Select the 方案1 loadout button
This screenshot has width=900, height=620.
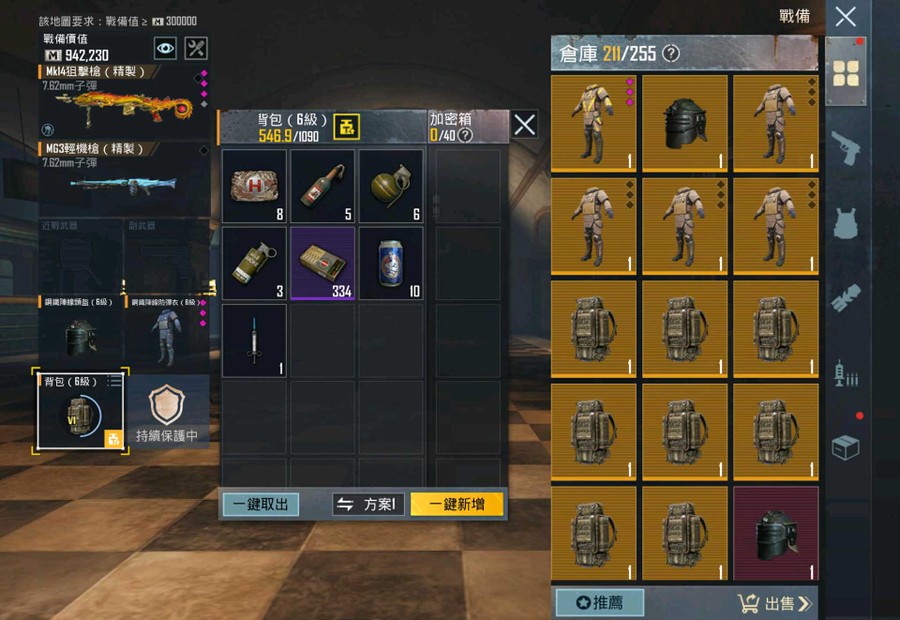pyautogui.click(x=368, y=504)
